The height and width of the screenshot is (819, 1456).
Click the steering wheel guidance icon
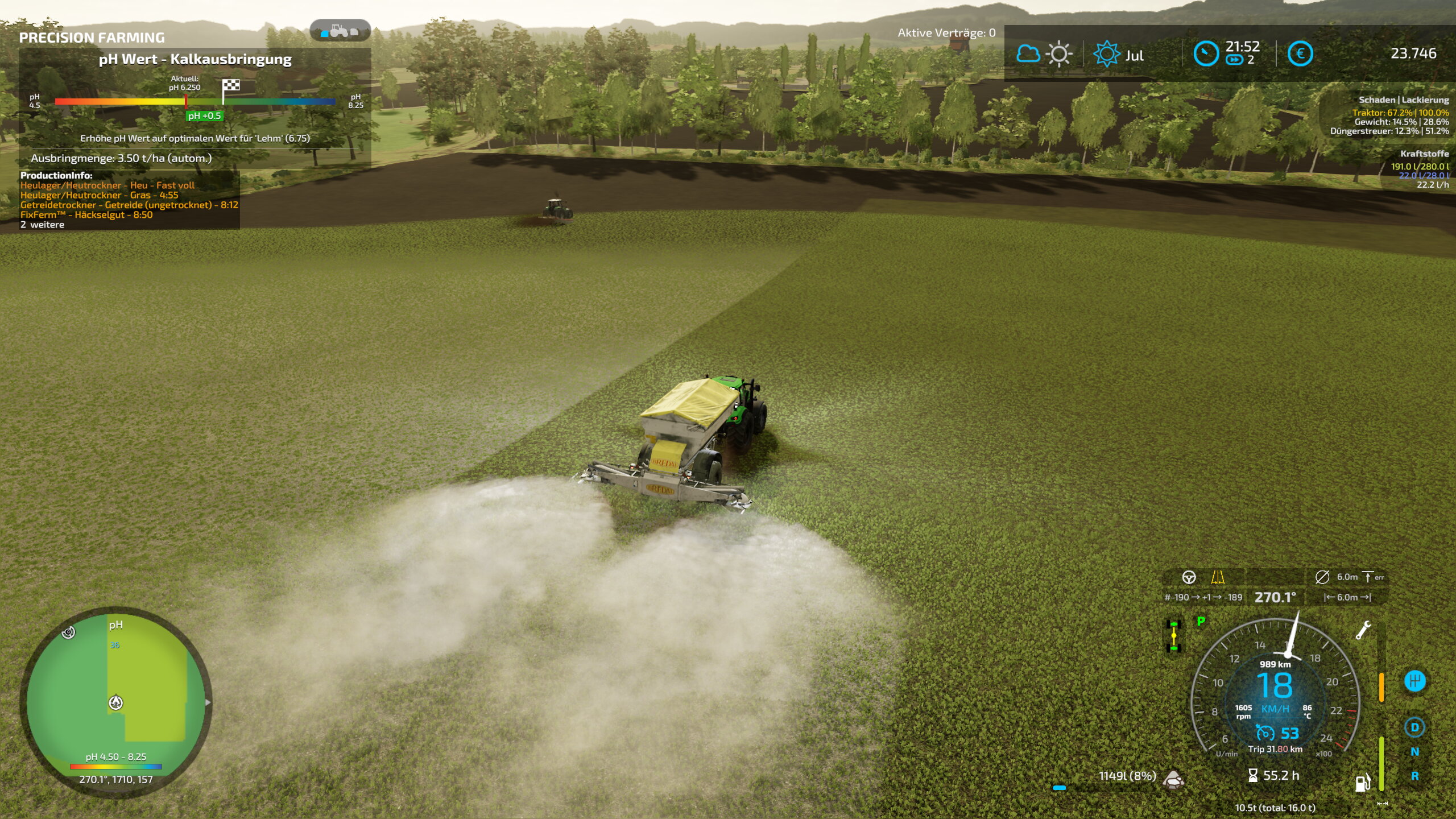(1189, 577)
